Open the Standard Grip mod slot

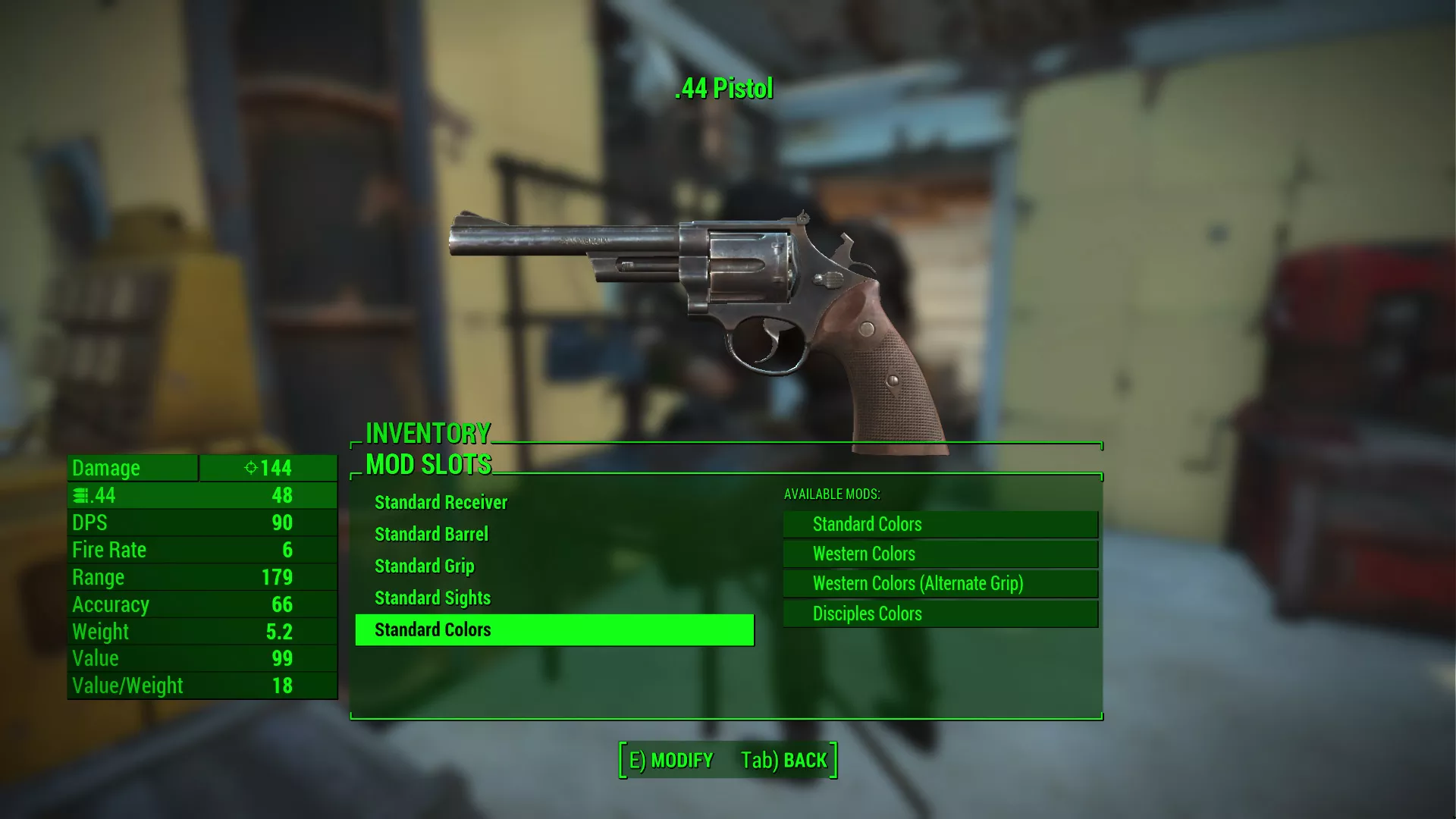click(x=425, y=566)
